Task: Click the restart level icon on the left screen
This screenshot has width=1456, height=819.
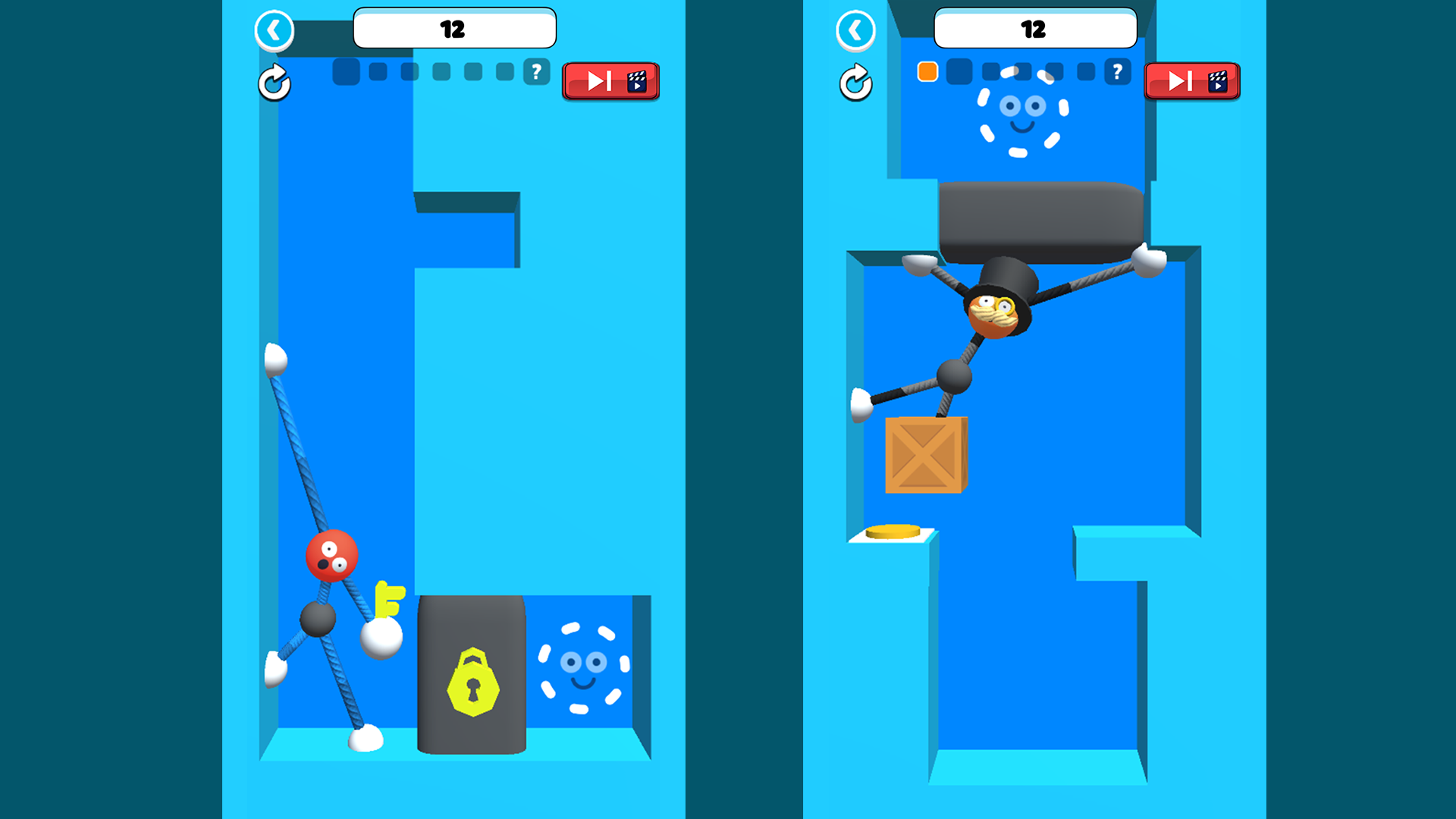Action: pos(275,83)
